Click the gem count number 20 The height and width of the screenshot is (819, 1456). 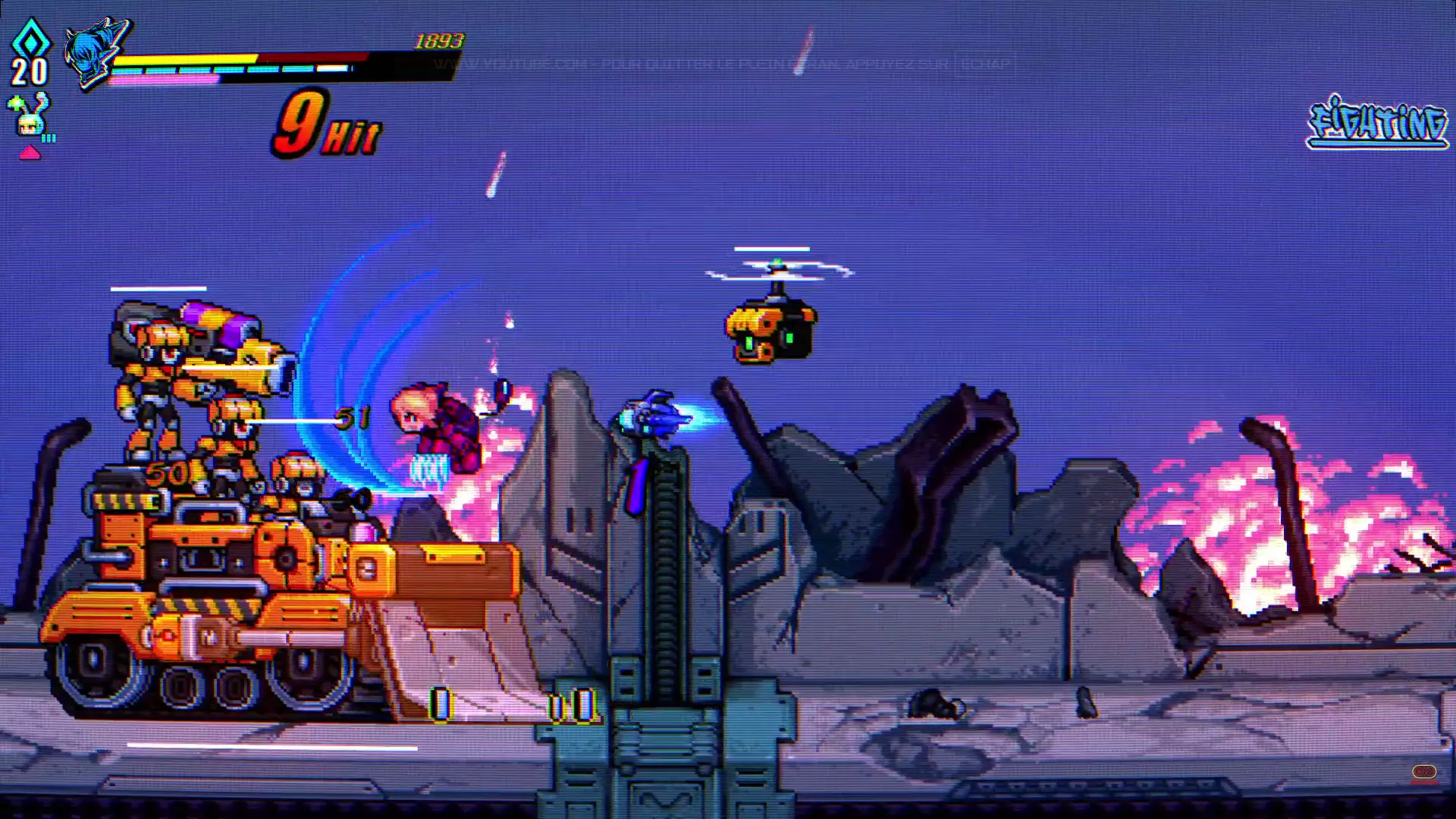27,72
